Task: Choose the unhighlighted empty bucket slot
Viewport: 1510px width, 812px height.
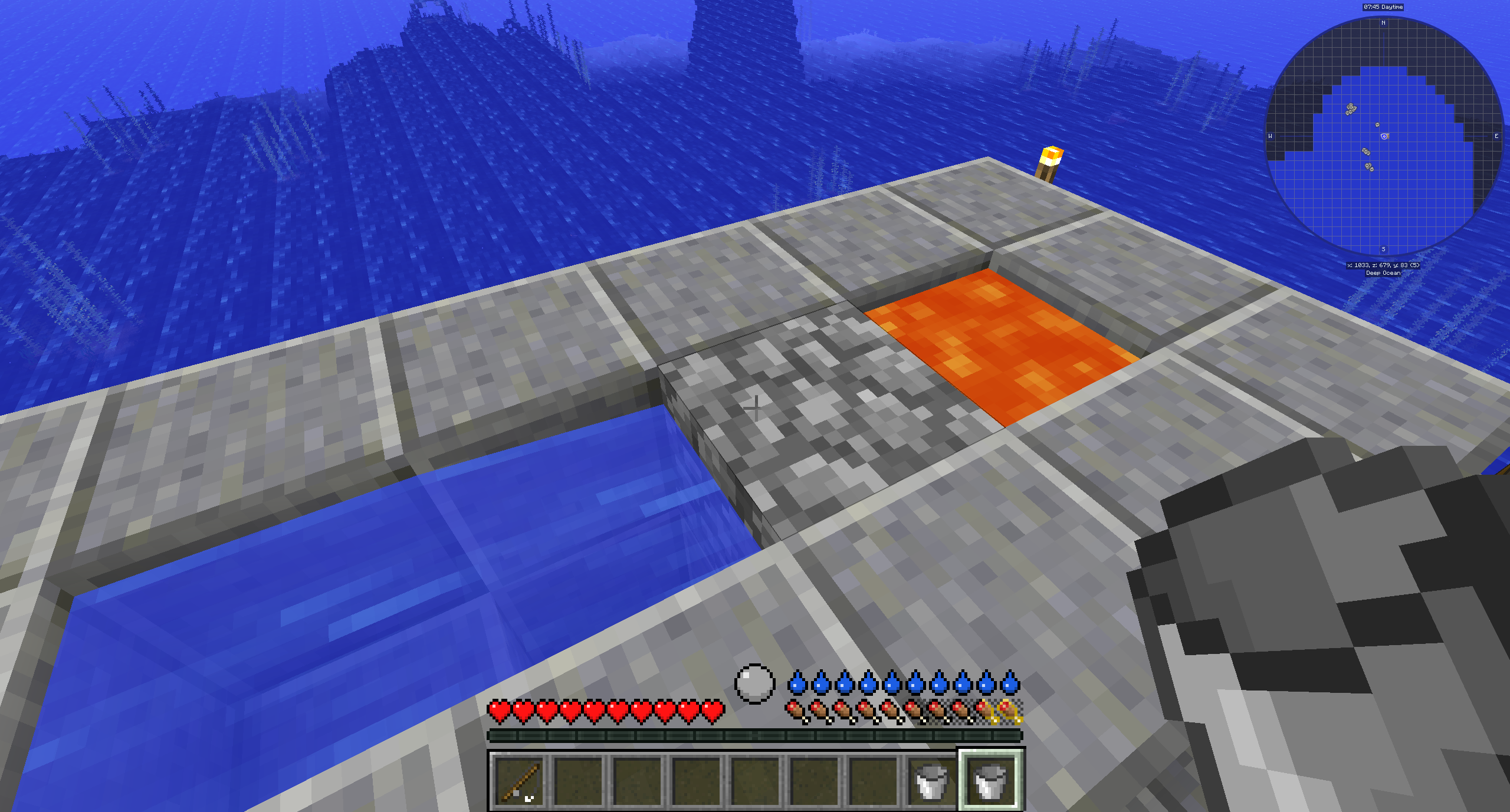Action: (931, 781)
